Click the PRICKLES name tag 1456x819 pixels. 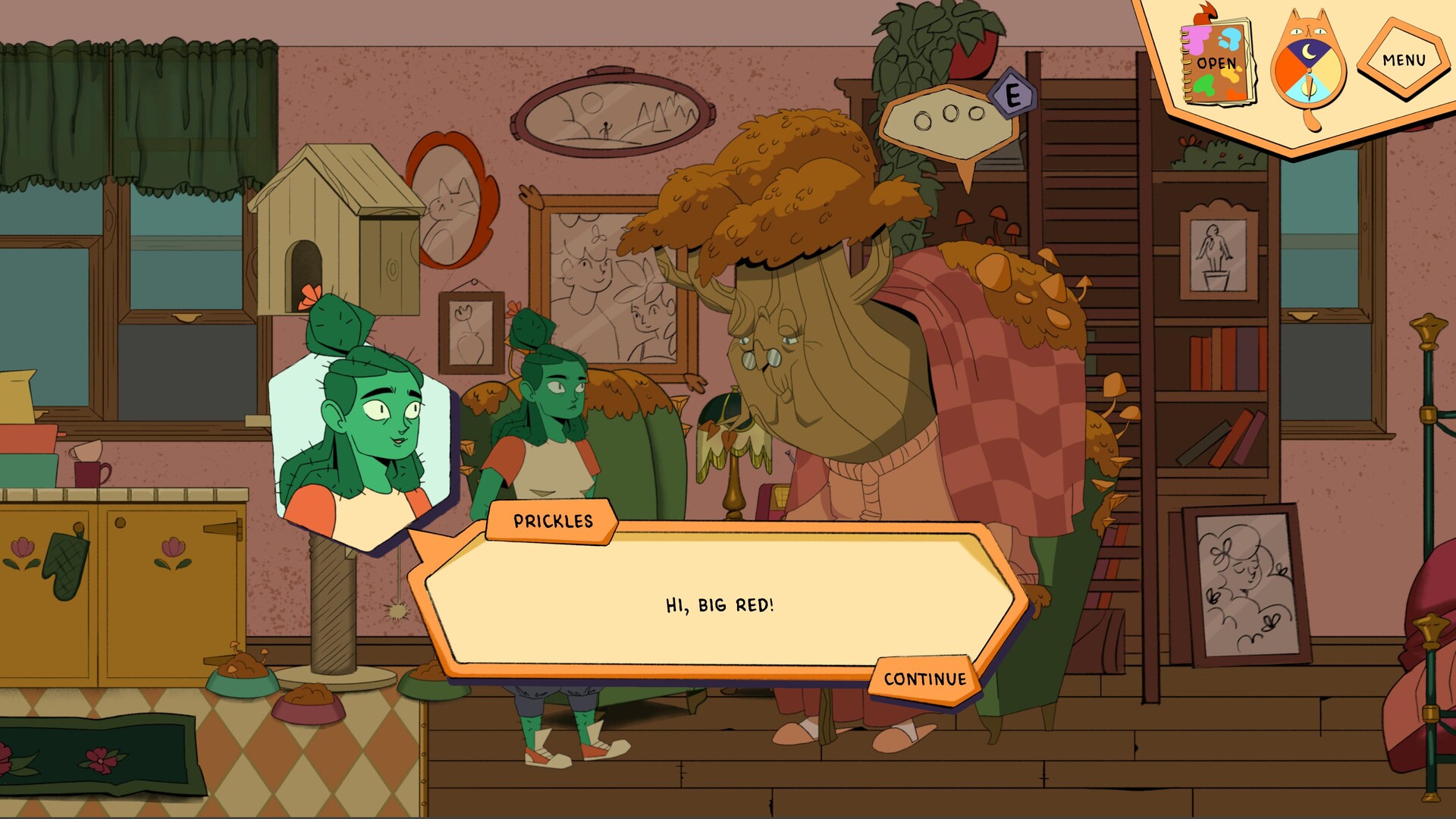tap(553, 522)
